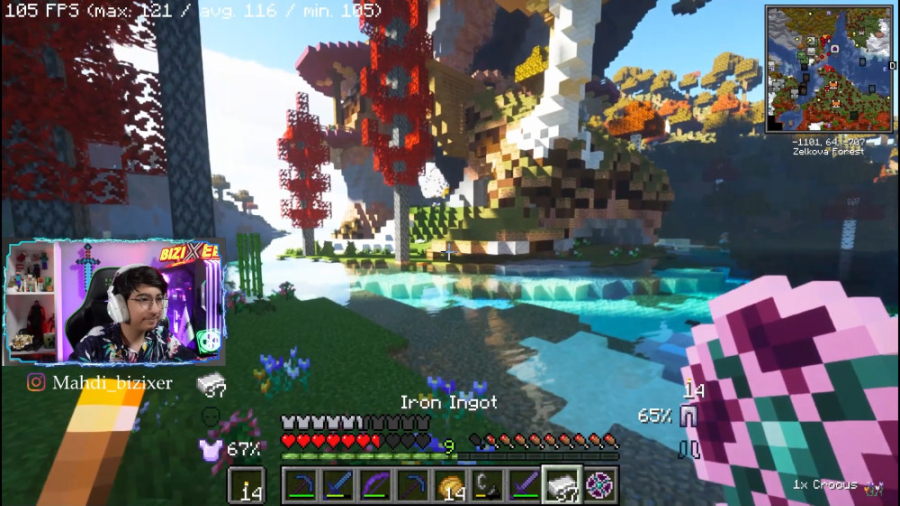Select the flint and steel slot

point(488,485)
